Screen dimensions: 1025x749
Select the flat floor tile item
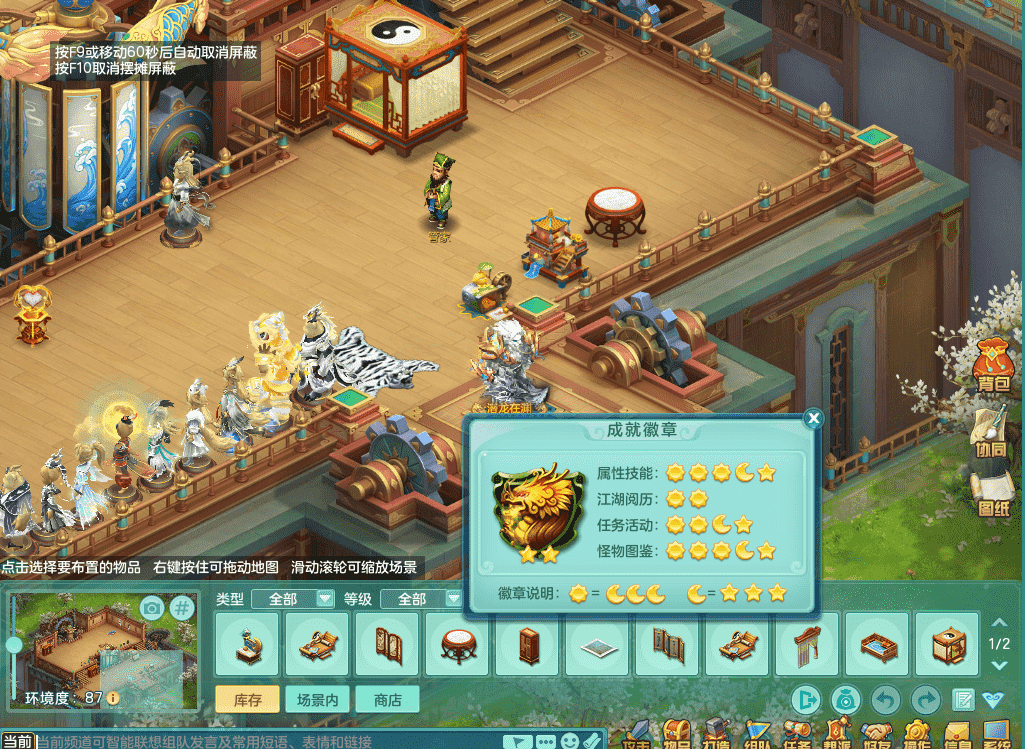click(x=597, y=645)
